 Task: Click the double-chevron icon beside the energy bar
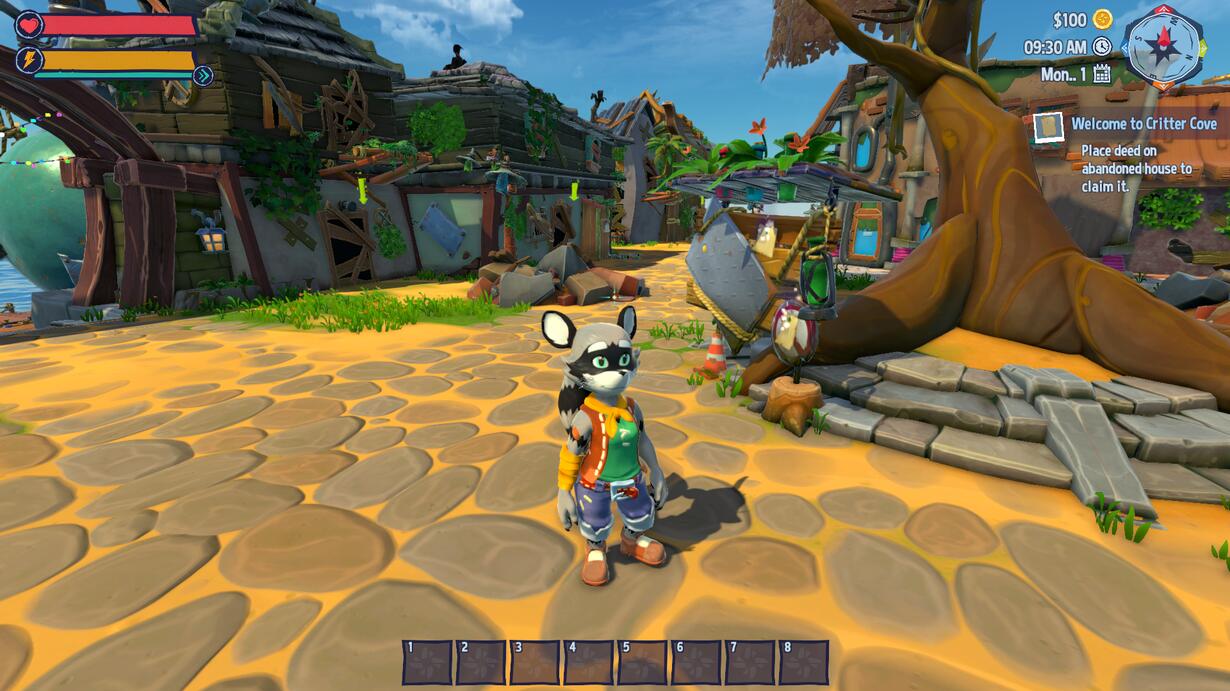tap(203, 75)
